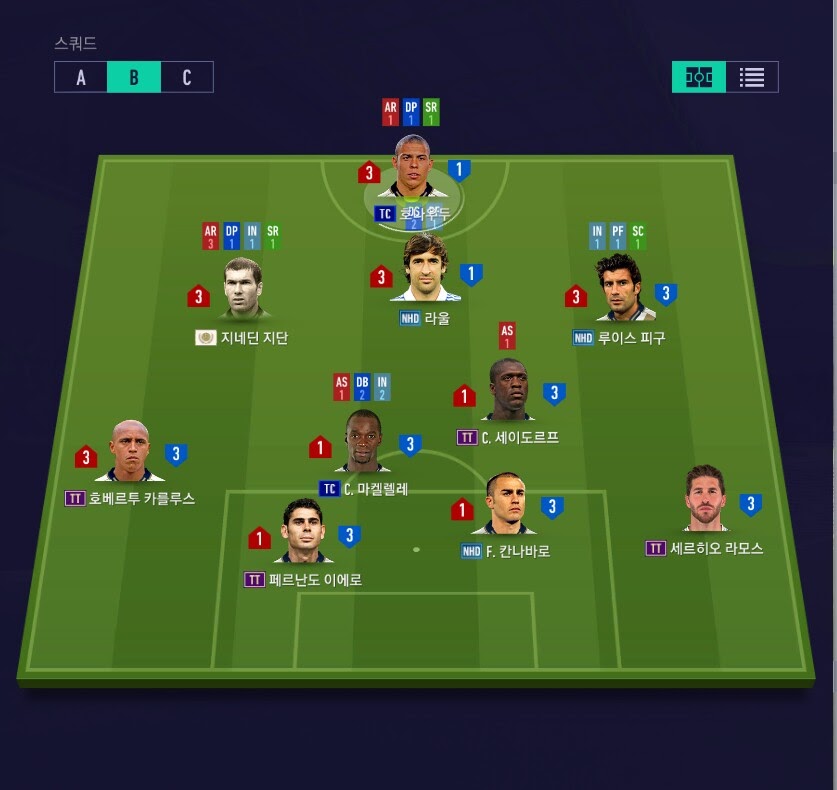Pick the 루이스 피구 player card
Image resolution: width=837 pixels, height=790 pixels.
(x=618, y=290)
